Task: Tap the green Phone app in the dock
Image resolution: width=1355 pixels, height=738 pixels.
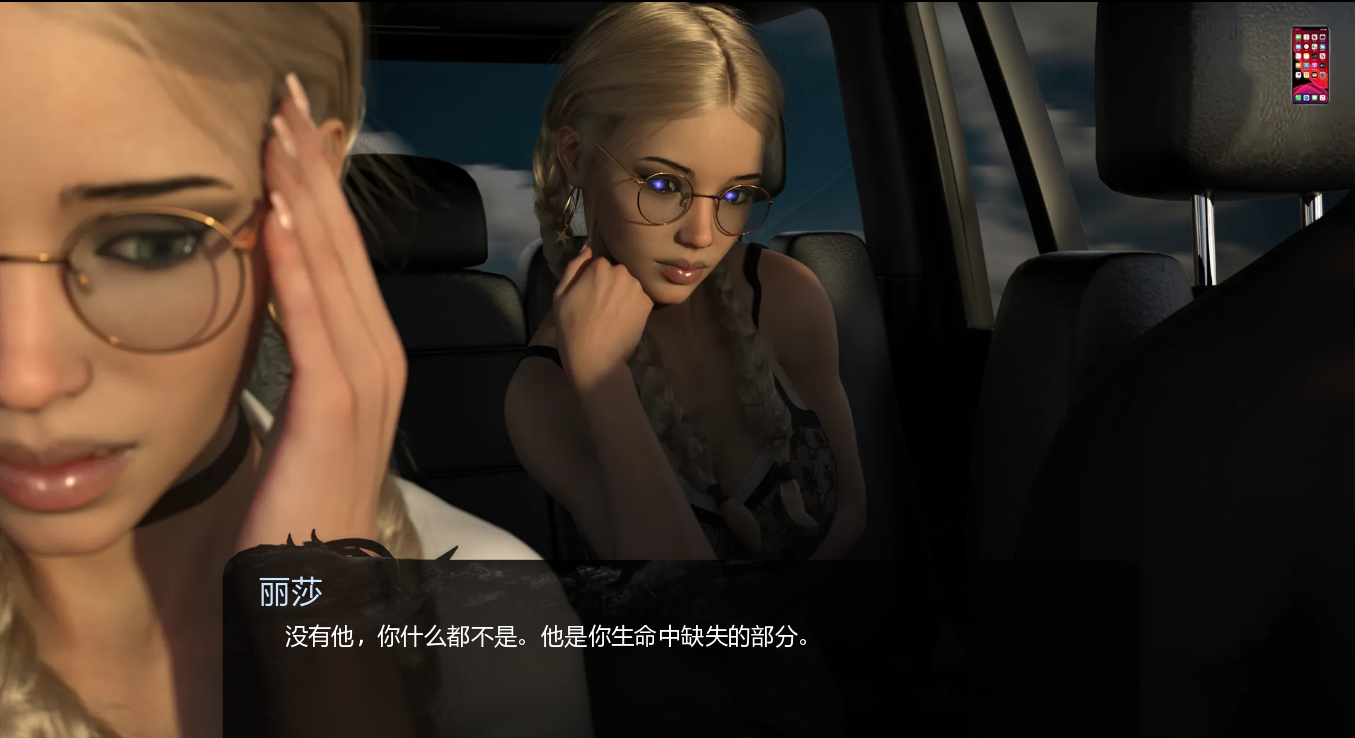Action: [1298, 97]
